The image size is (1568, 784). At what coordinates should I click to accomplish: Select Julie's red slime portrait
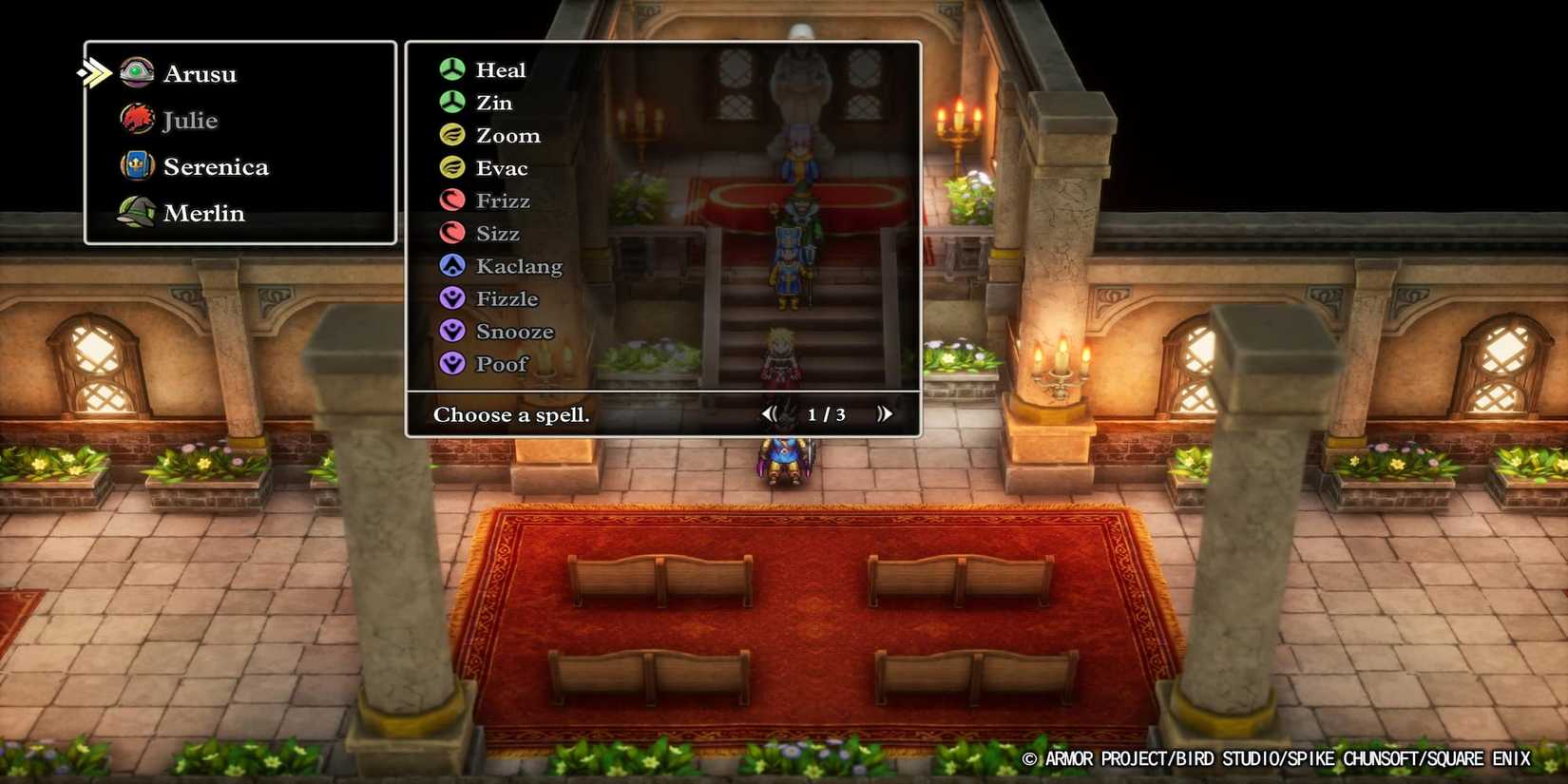coord(138,119)
